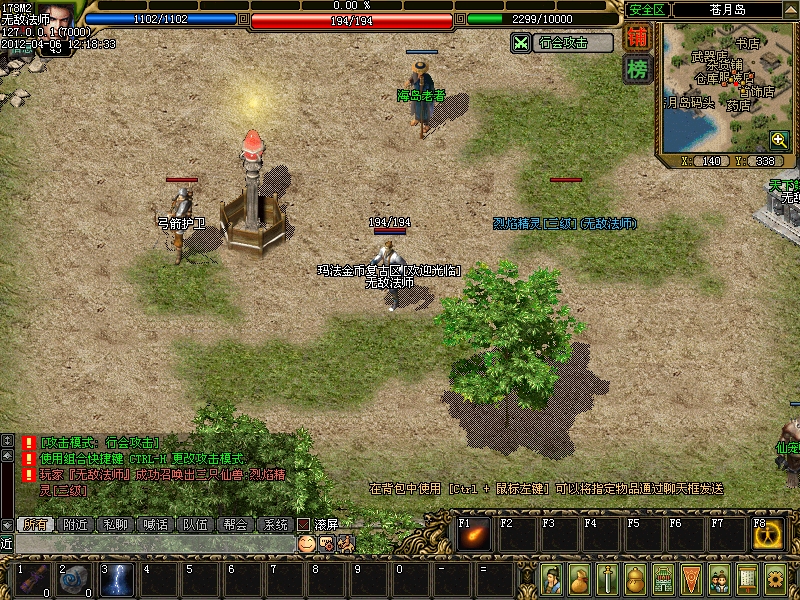Open the gear settings icon

click(x=775, y=579)
